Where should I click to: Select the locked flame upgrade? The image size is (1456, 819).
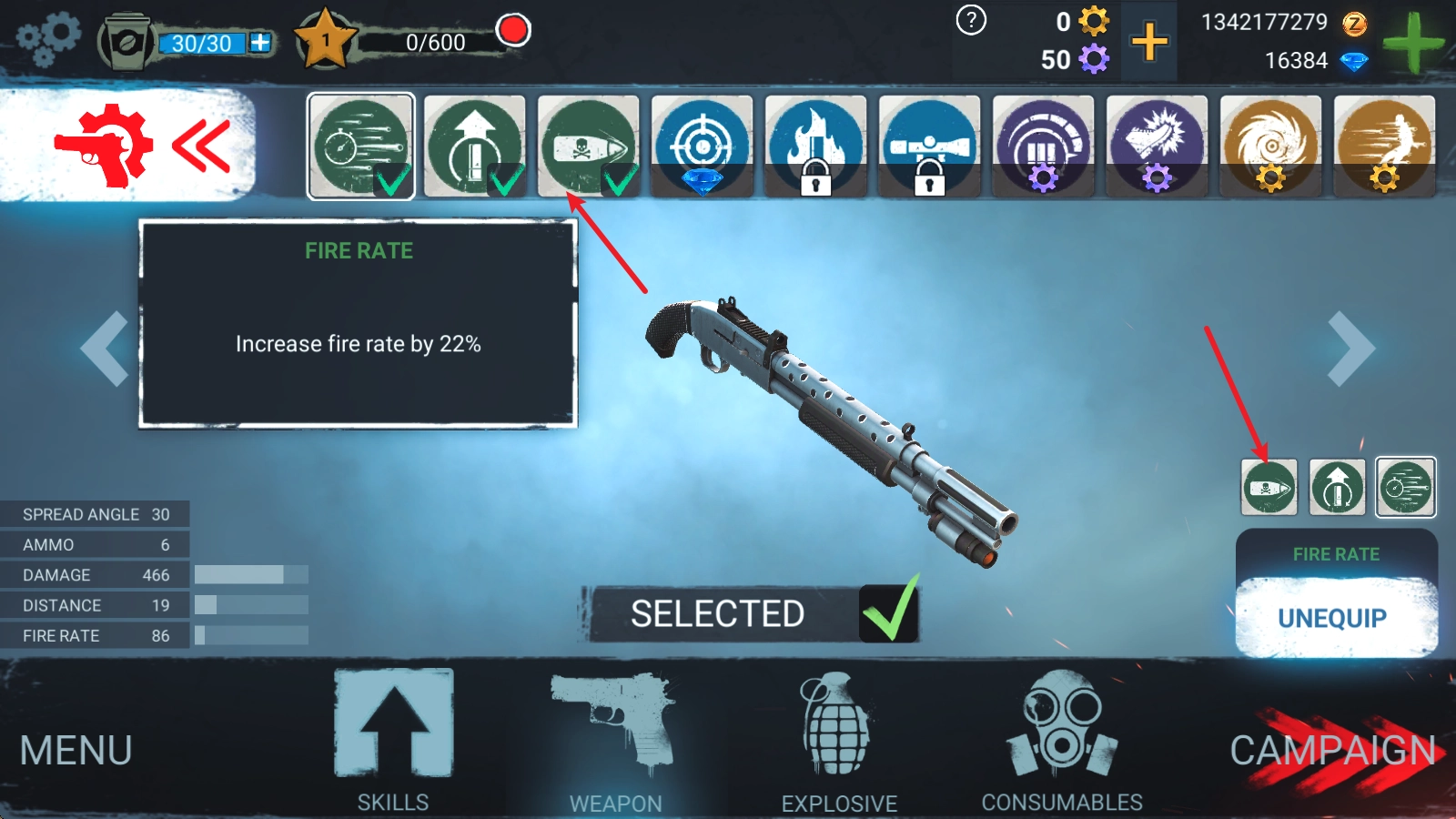click(815, 146)
